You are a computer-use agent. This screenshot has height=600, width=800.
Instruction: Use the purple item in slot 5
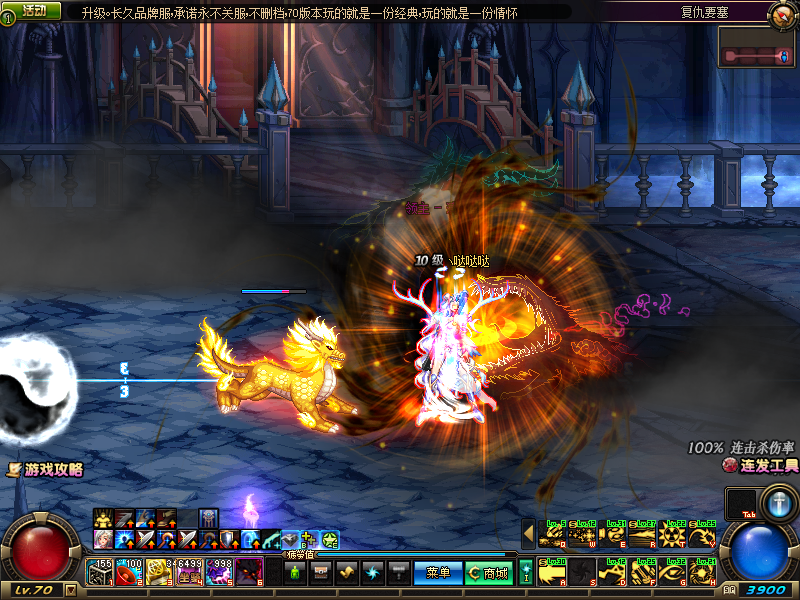point(219,572)
